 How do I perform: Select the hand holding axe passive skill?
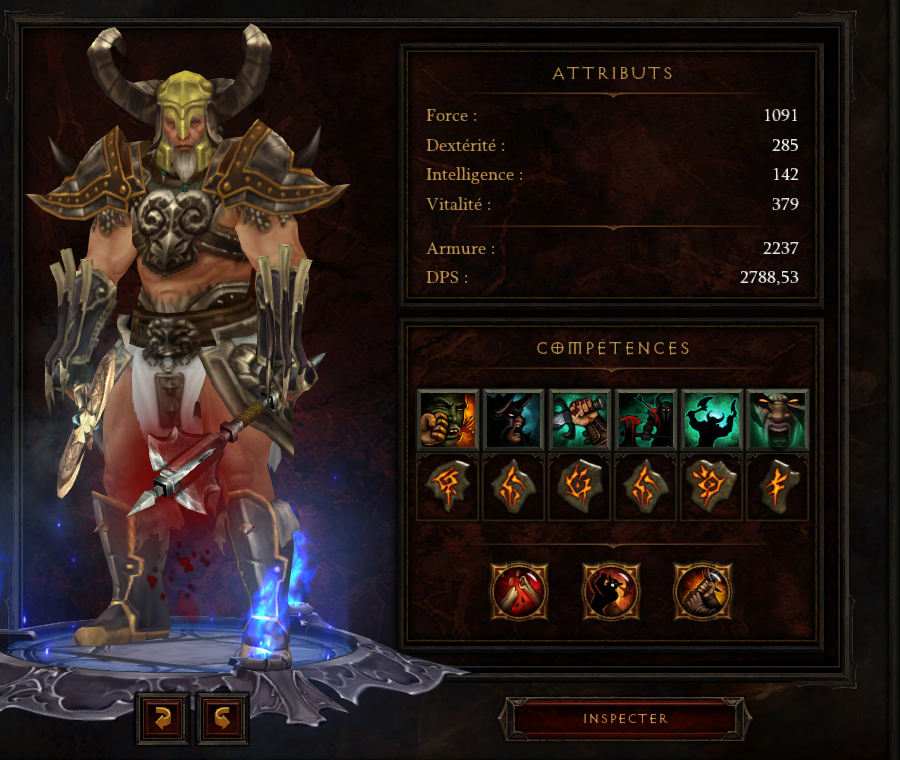point(703,592)
